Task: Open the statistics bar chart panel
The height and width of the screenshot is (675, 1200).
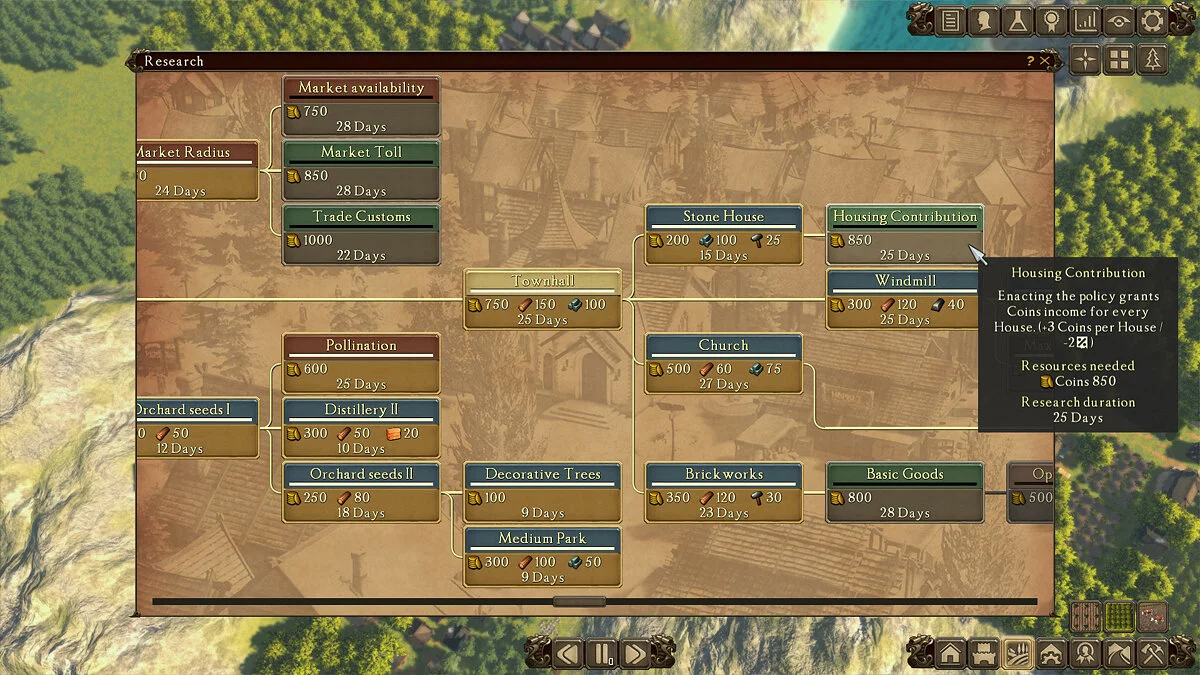Action: [x=1084, y=20]
